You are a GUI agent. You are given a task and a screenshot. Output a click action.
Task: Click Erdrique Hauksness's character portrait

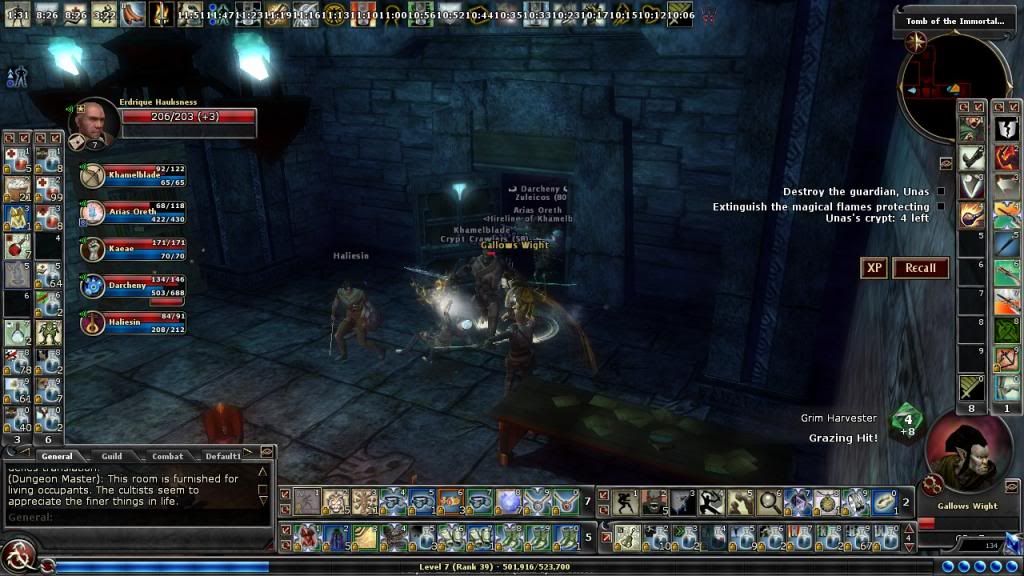pyautogui.click(x=94, y=123)
